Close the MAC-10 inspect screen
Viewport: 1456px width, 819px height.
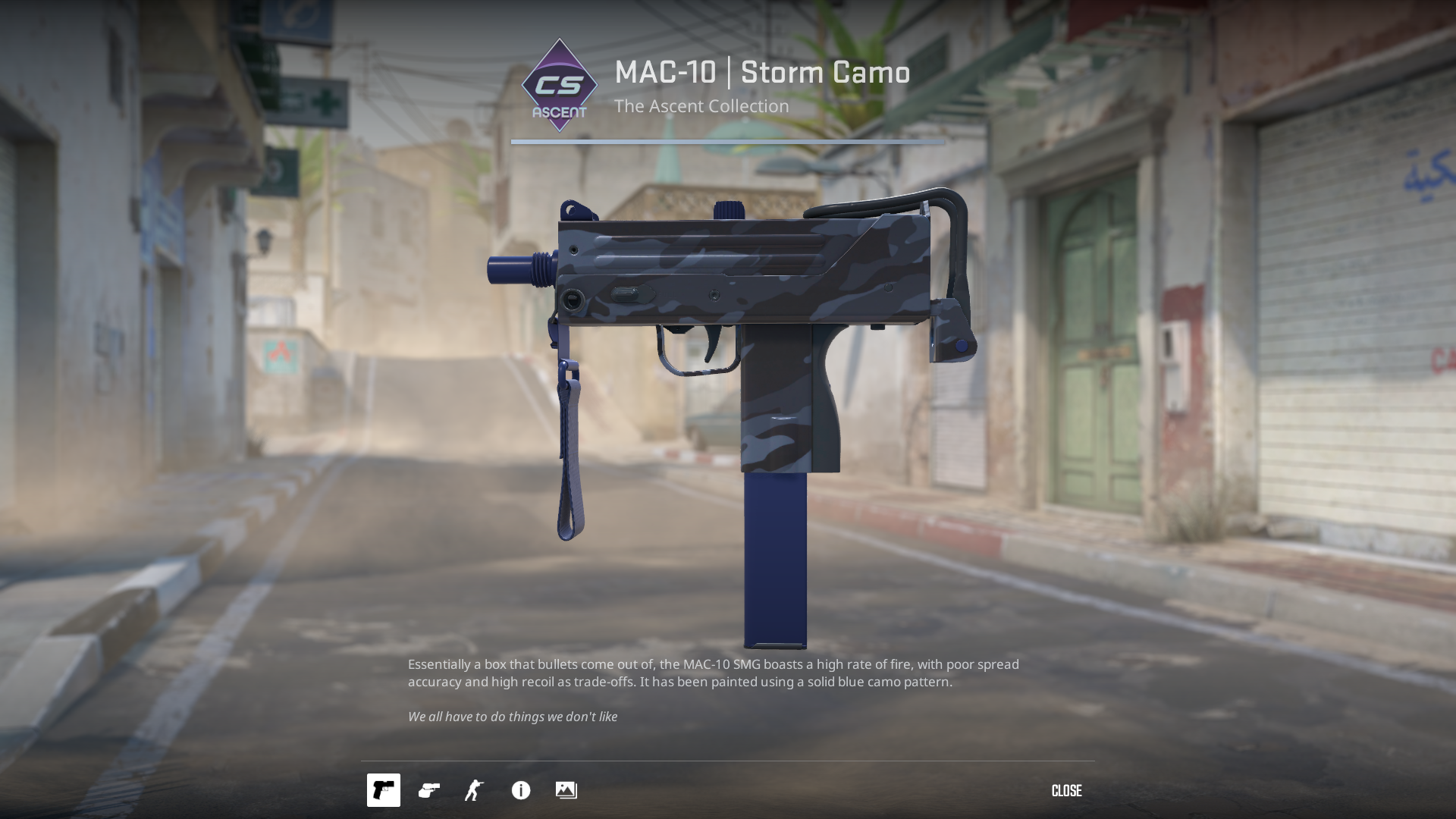[x=1066, y=791]
